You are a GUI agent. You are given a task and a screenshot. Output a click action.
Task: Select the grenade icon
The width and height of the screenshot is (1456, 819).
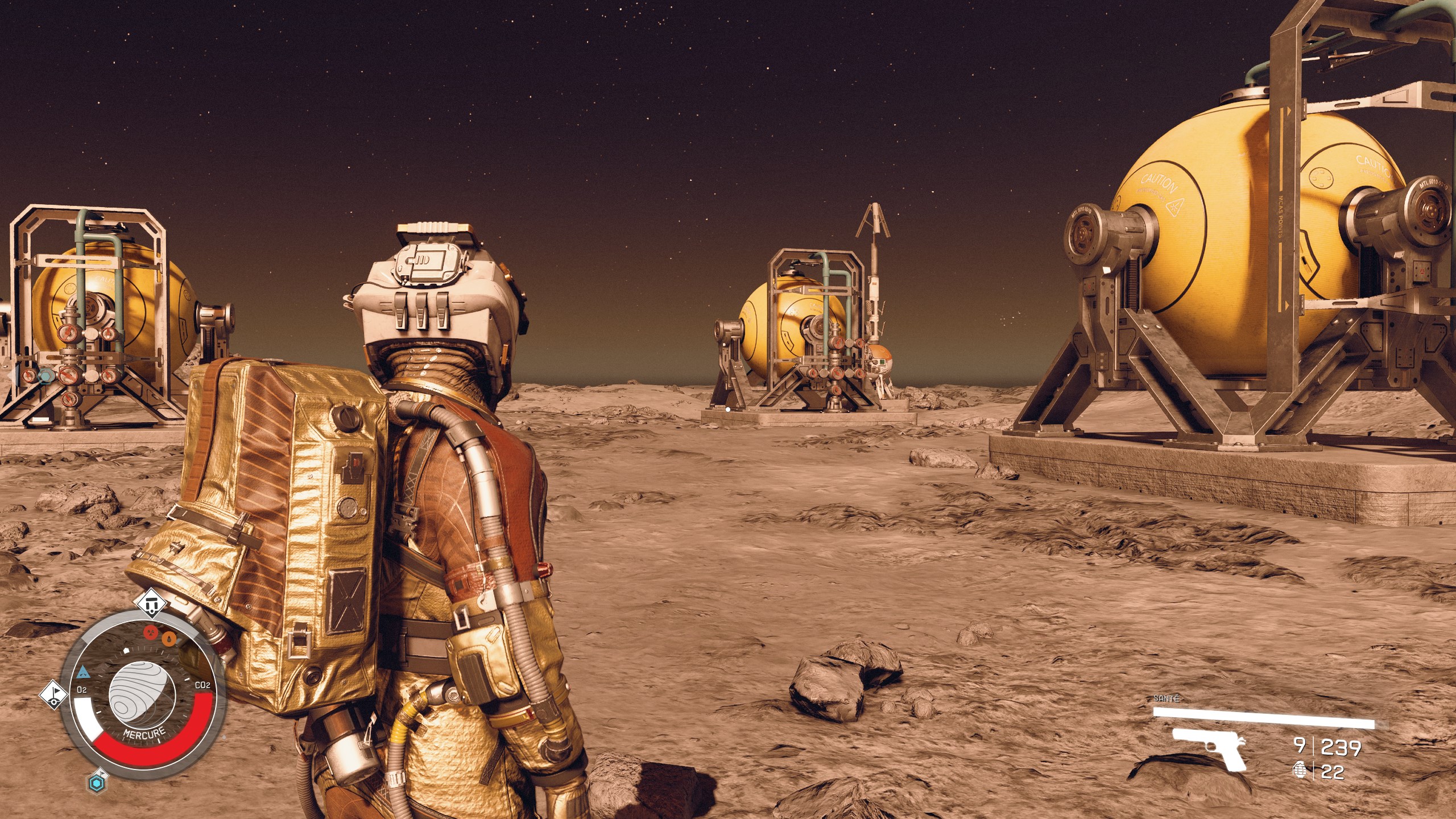pos(1299,770)
